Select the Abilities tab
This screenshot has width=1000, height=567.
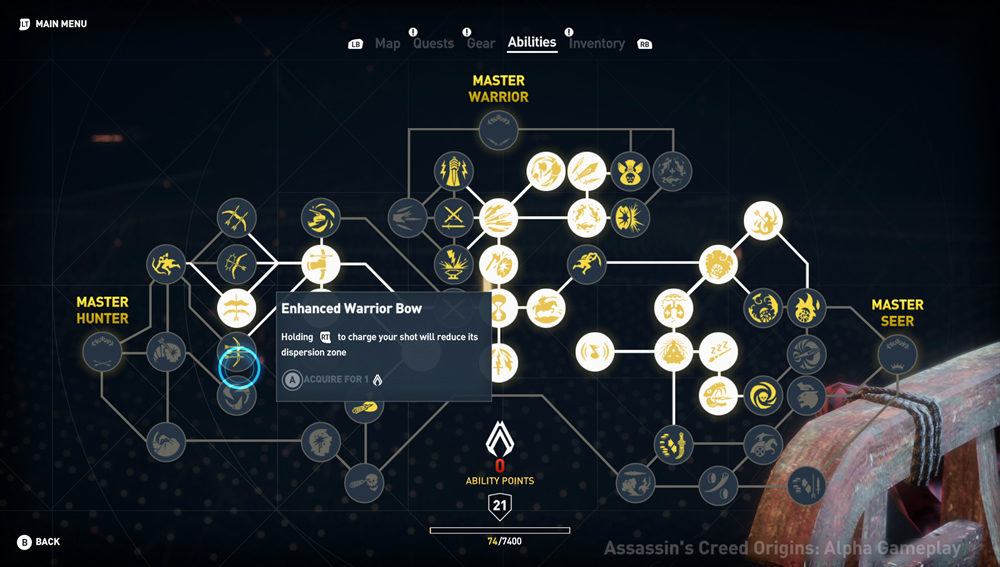point(532,42)
